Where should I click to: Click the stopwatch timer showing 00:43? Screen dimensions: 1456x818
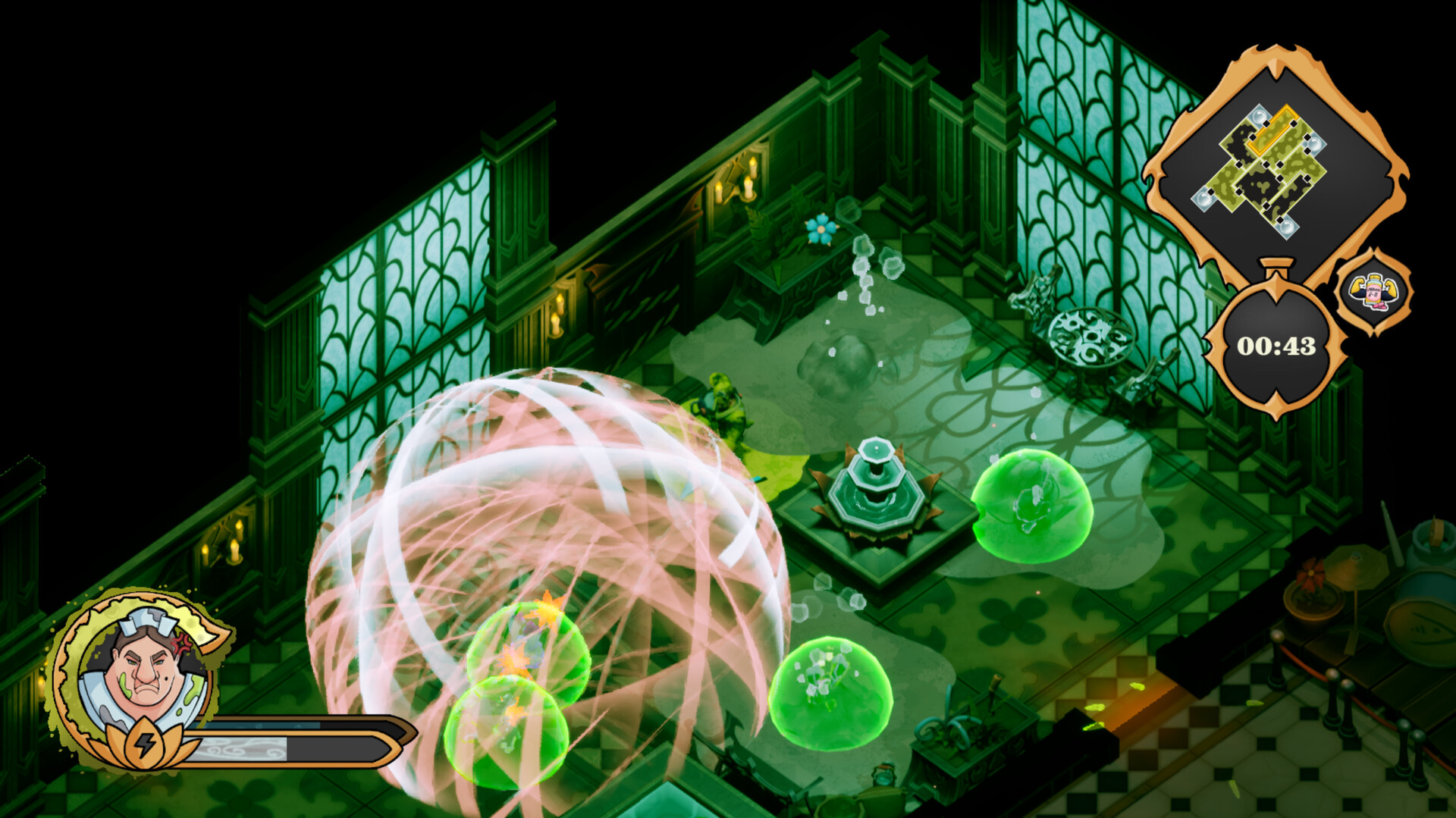click(x=1276, y=345)
